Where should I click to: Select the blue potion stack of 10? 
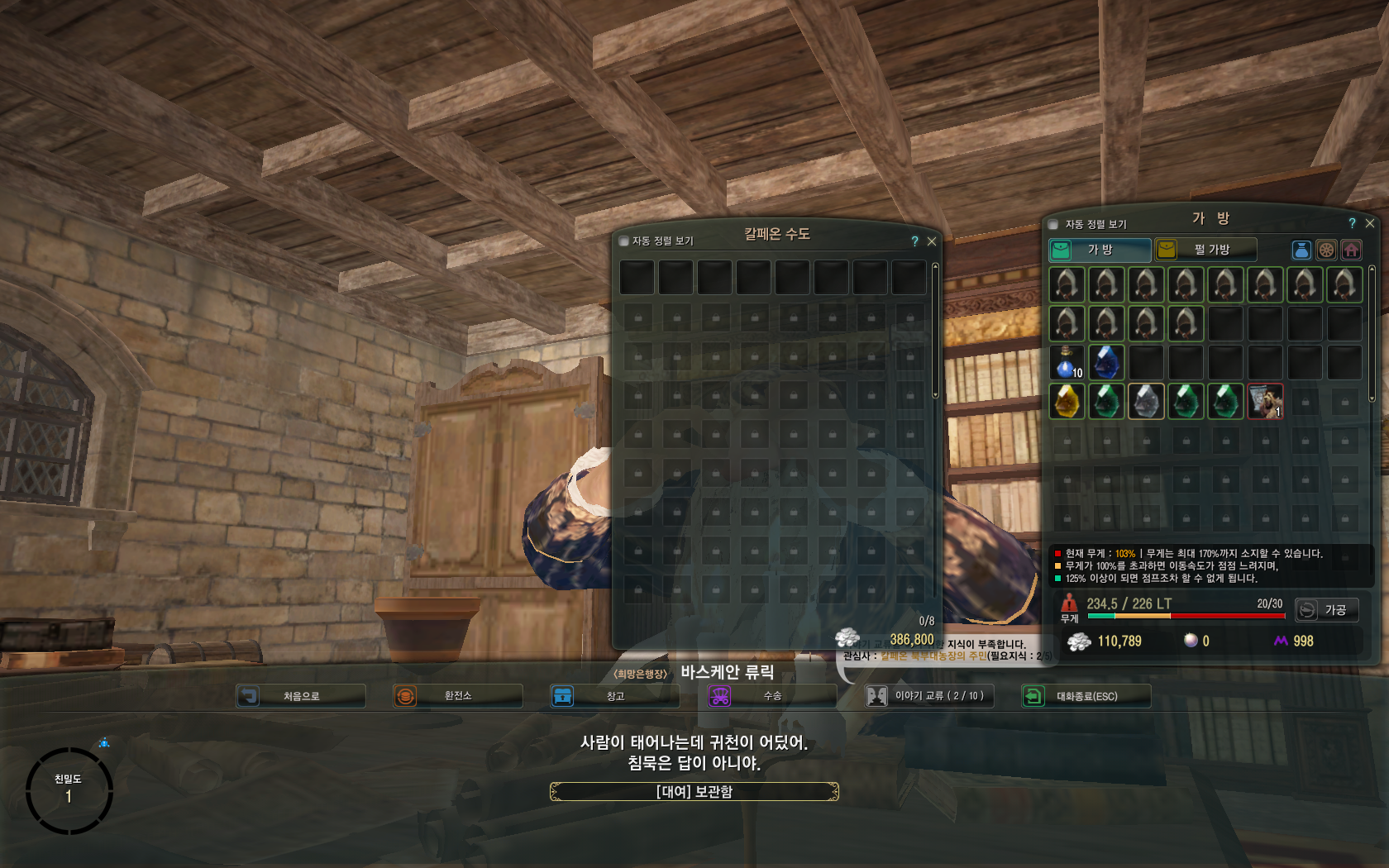coord(1067,362)
